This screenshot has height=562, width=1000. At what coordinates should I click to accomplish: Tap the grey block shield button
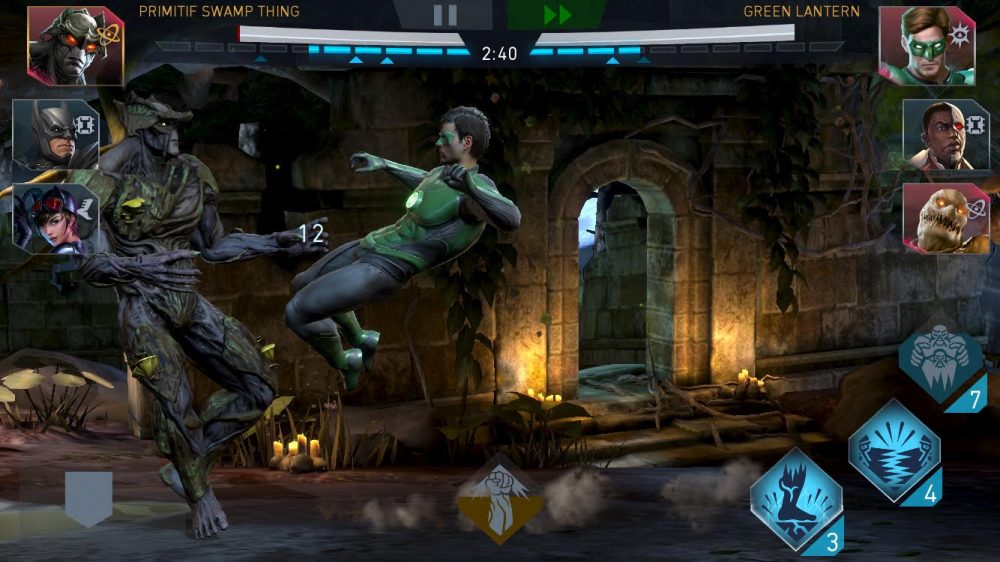[89, 498]
